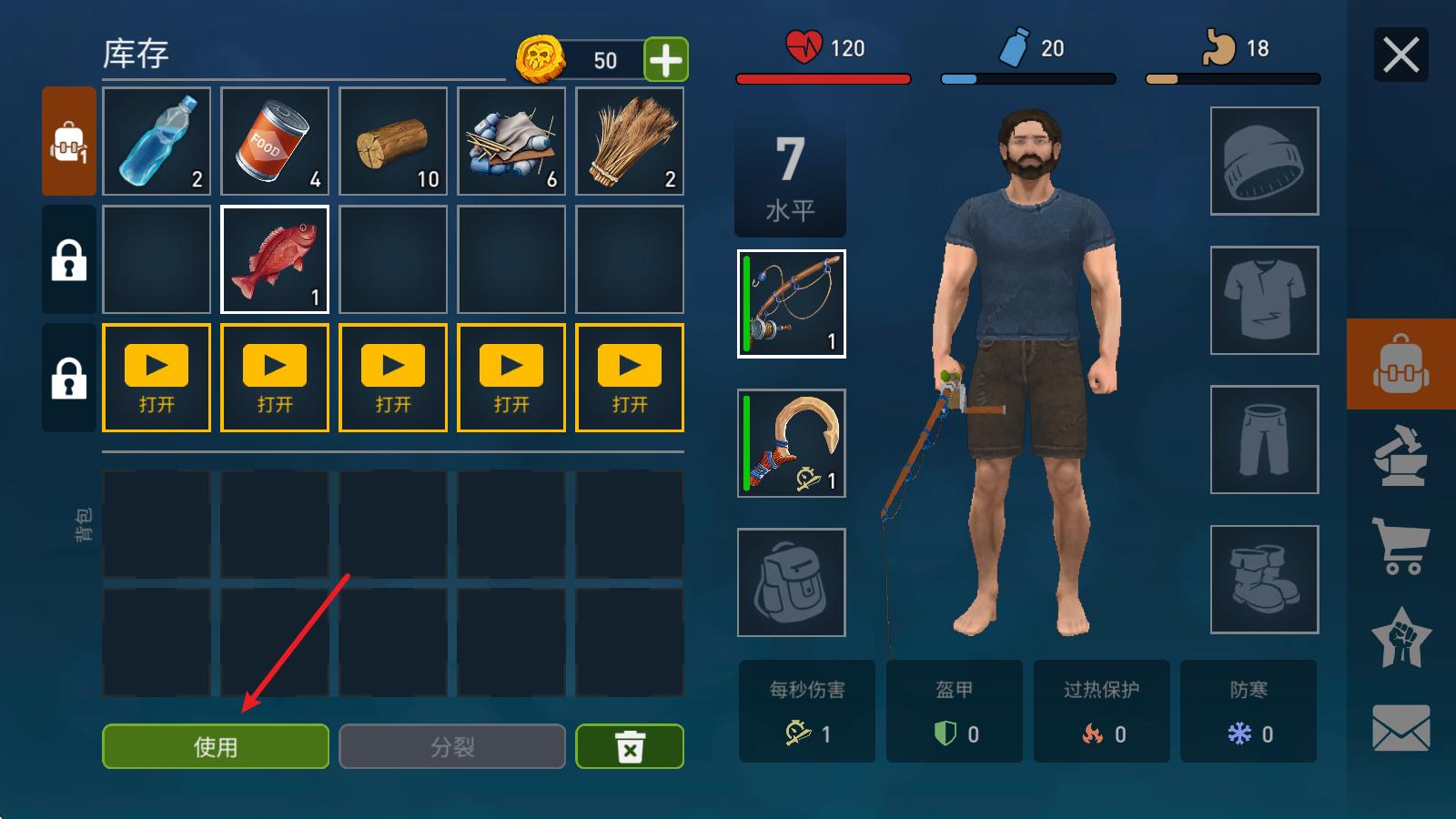Select the red fish item
Viewport: 1456px width, 819px height.
point(275,259)
